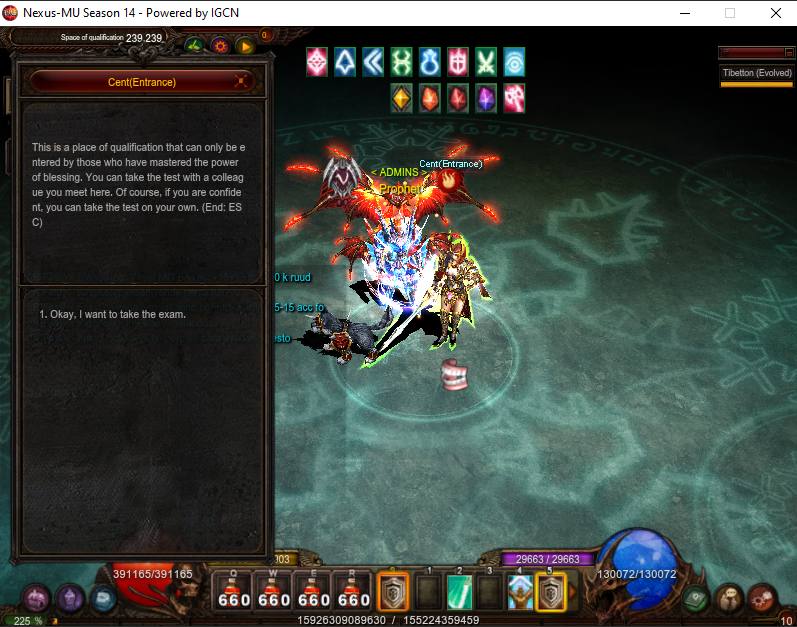This screenshot has width=797, height=627.
Task: Use the E potion slot
Action: (314, 590)
